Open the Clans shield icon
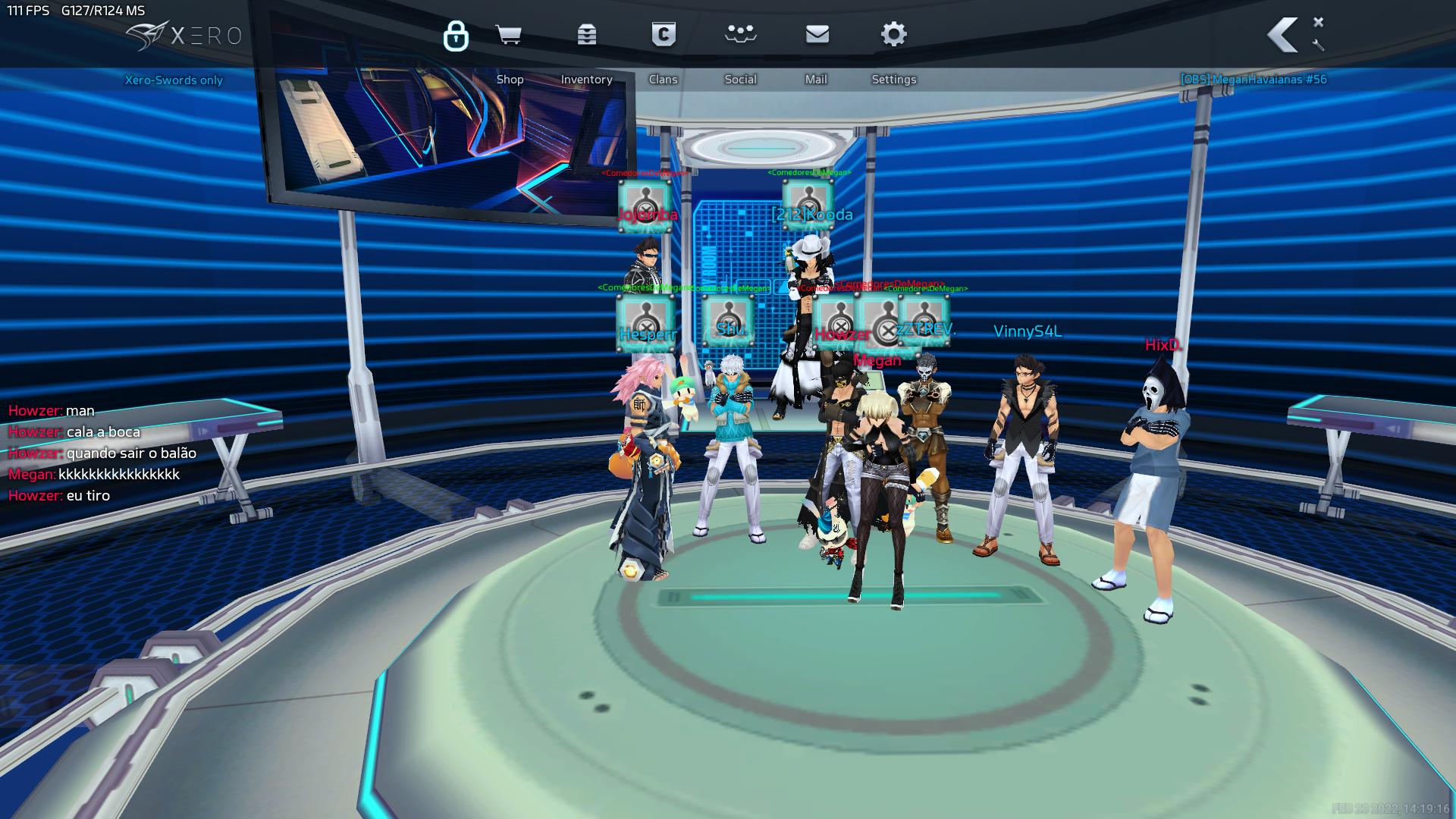The width and height of the screenshot is (1456, 819). point(664,35)
